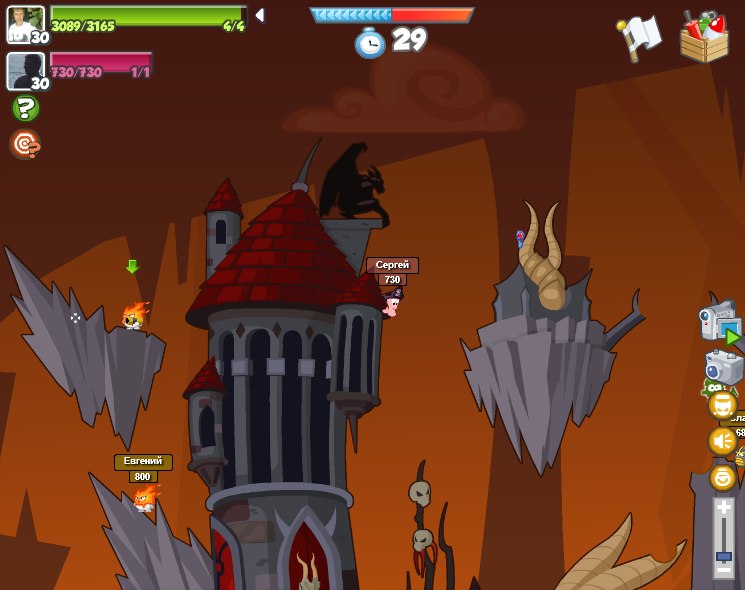Surrender with the white flag button
The width and height of the screenshot is (745, 590).
click(x=638, y=38)
